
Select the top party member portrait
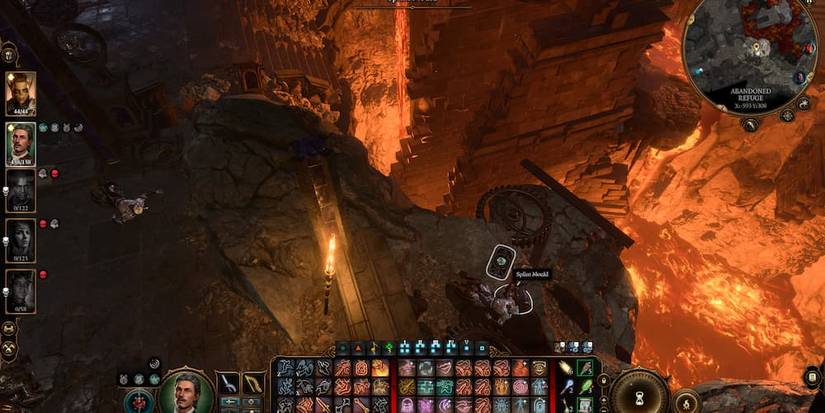(x=21, y=93)
